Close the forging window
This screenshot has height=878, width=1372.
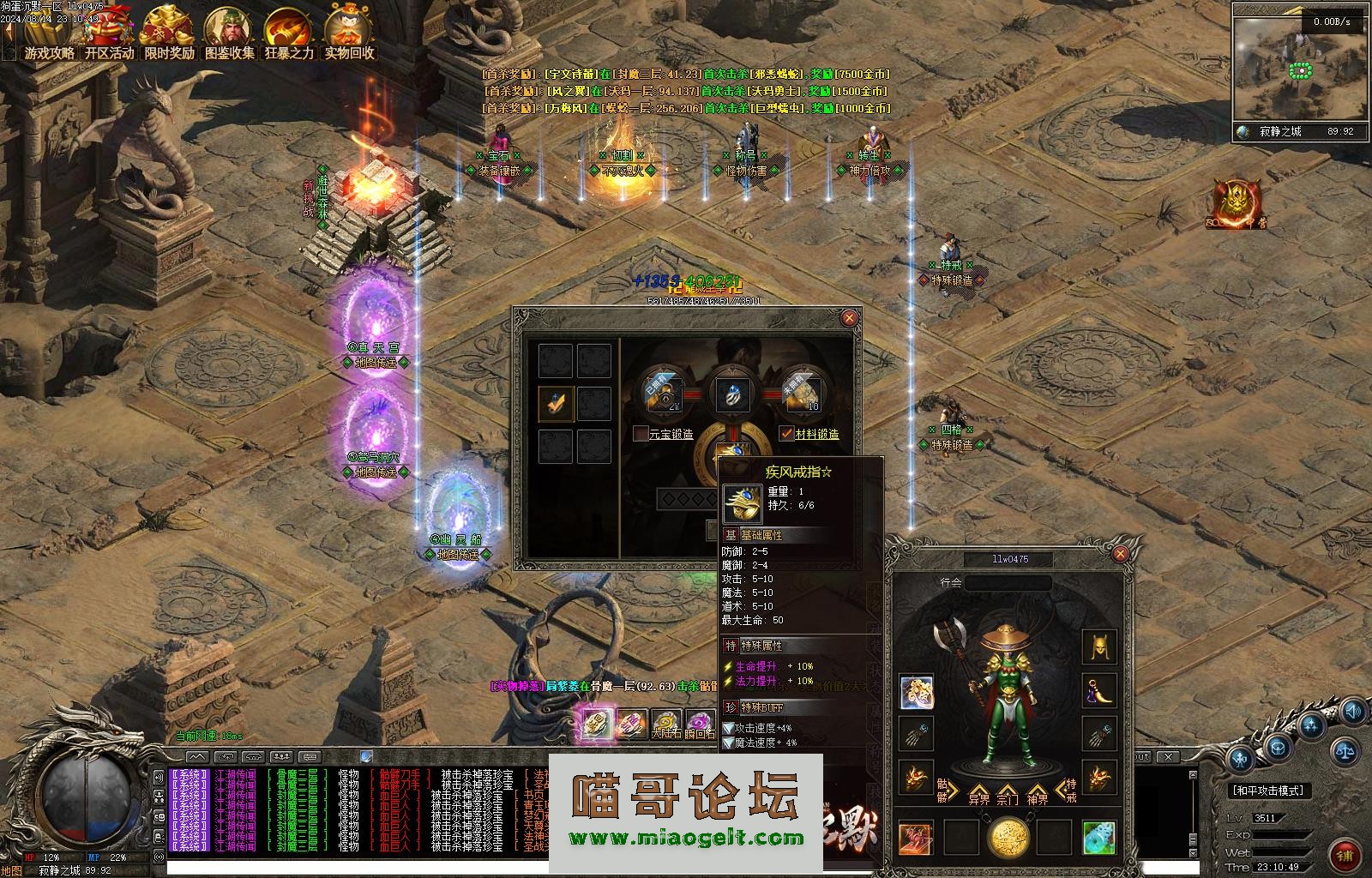click(x=849, y=318)
